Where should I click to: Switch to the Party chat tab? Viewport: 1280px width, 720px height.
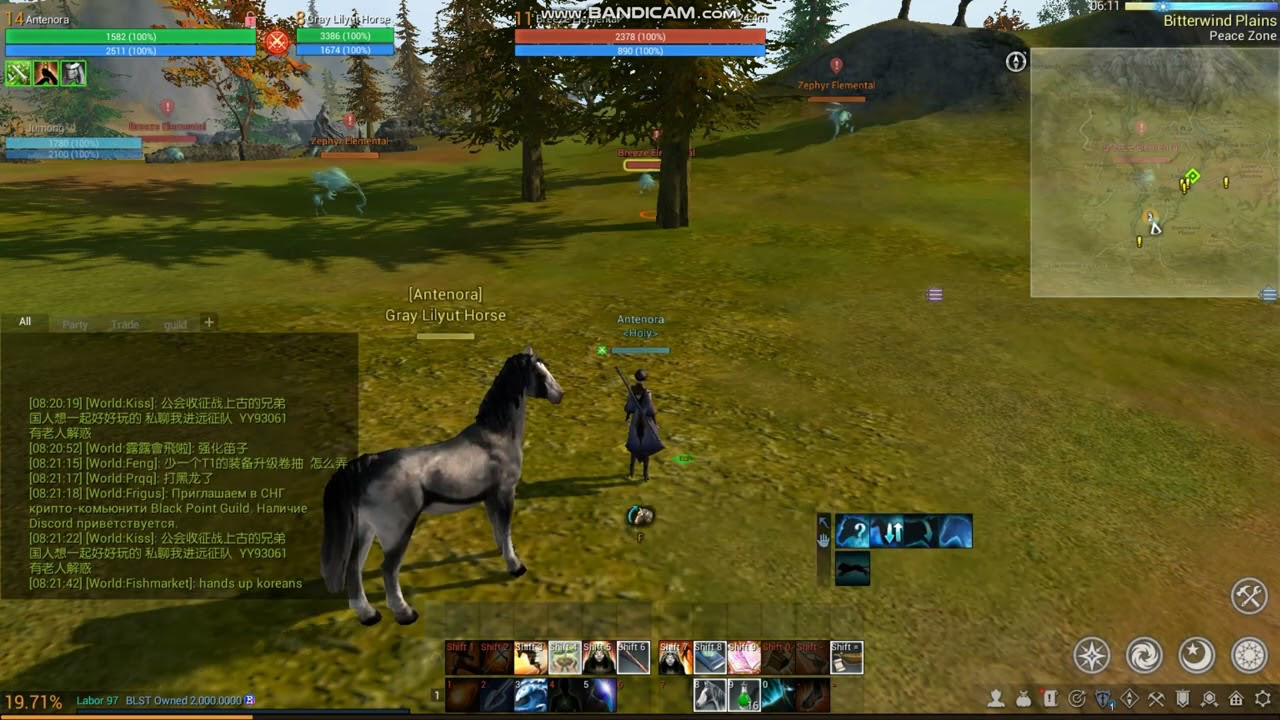pos(75,324)
